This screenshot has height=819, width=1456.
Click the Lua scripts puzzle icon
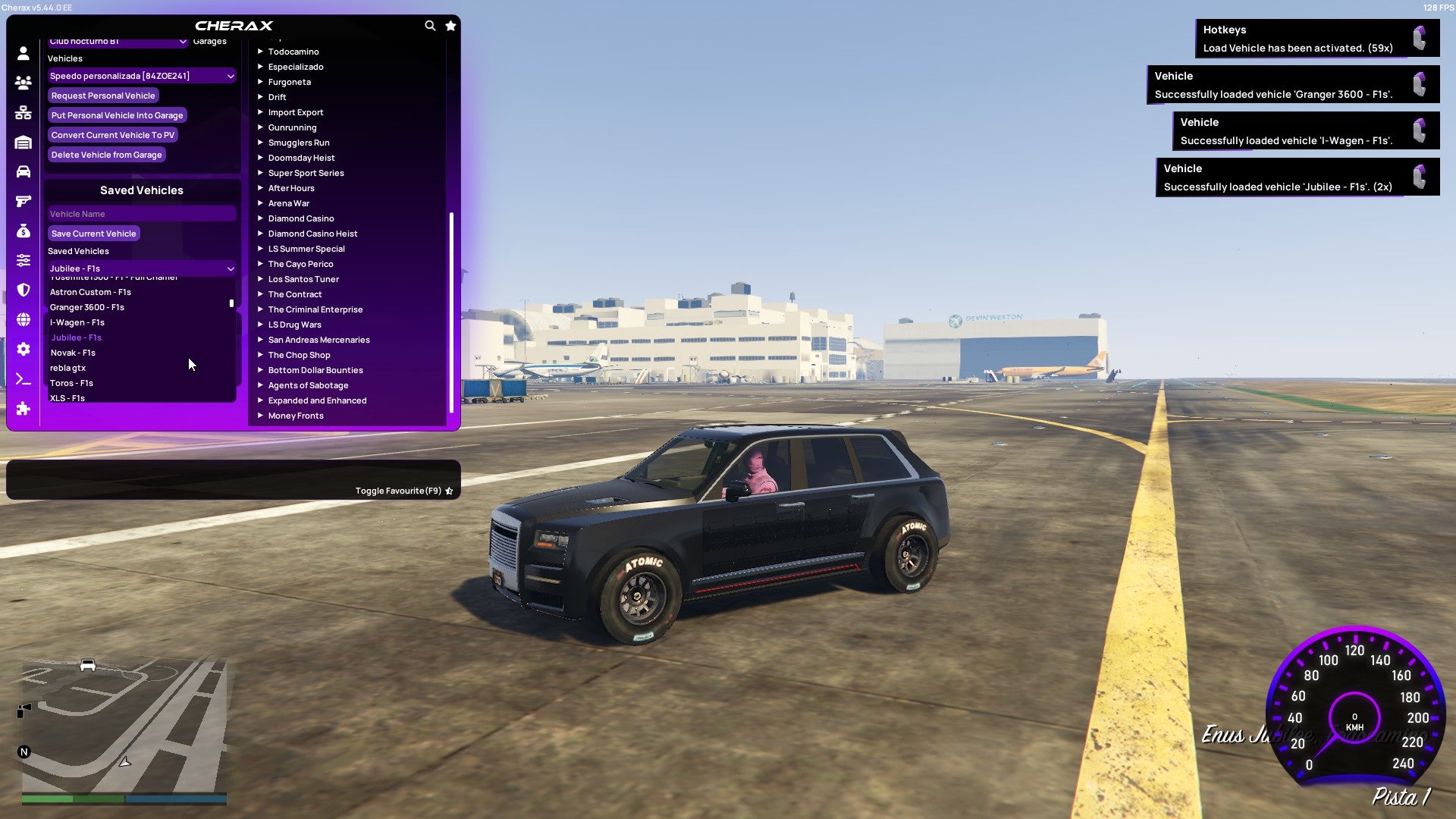pyautogui.click(x=23, y=409)
